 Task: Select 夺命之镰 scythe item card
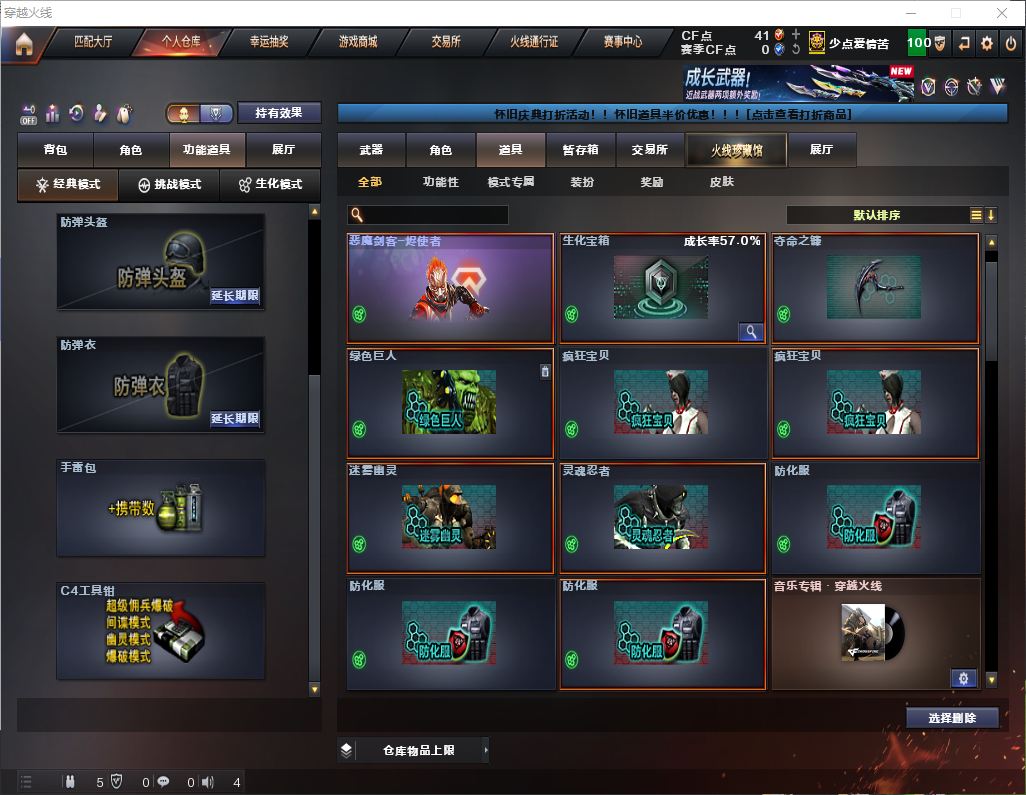pos(875,288)
